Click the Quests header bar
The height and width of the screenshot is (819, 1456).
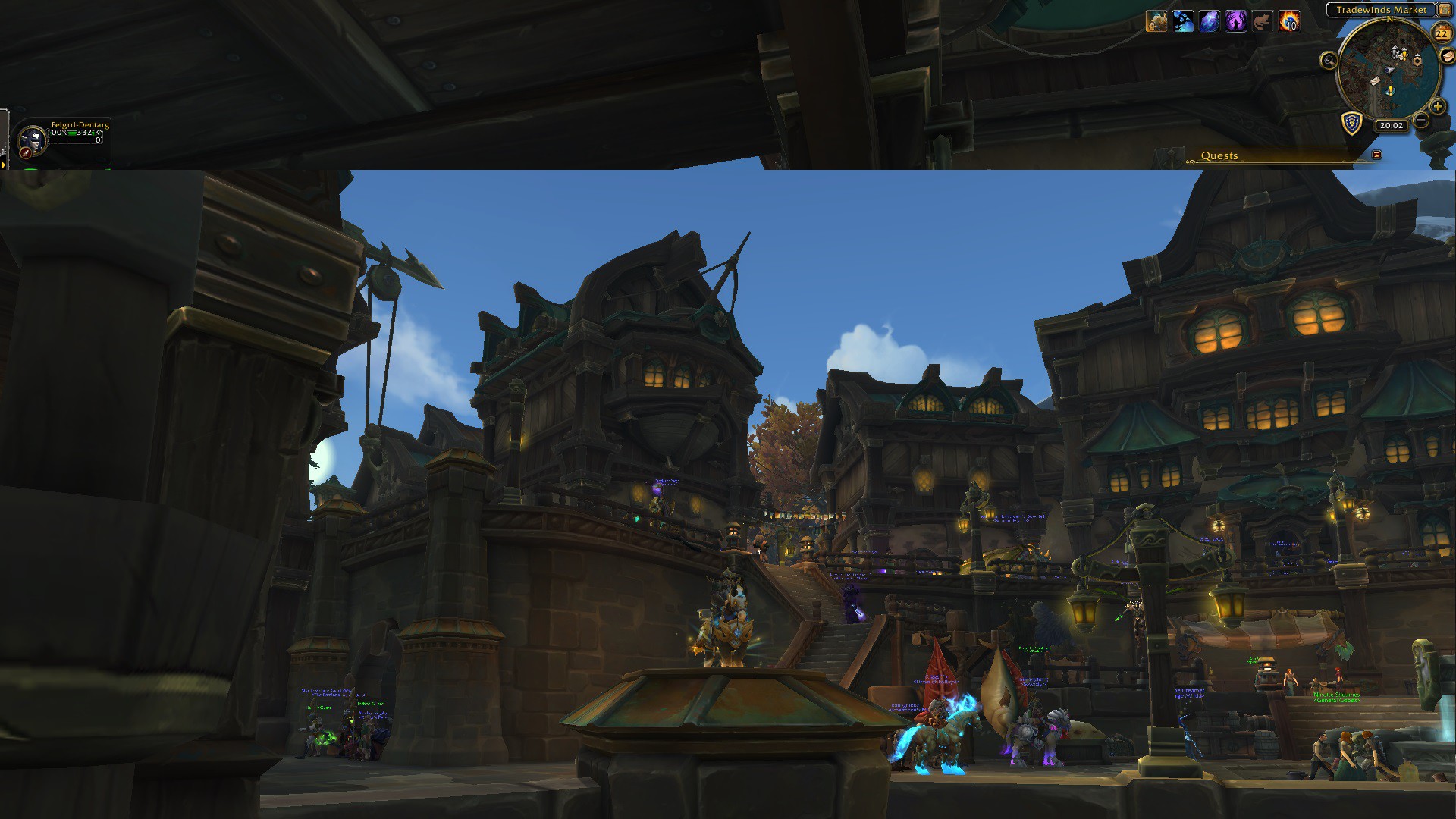click(x=1220, y=155)
